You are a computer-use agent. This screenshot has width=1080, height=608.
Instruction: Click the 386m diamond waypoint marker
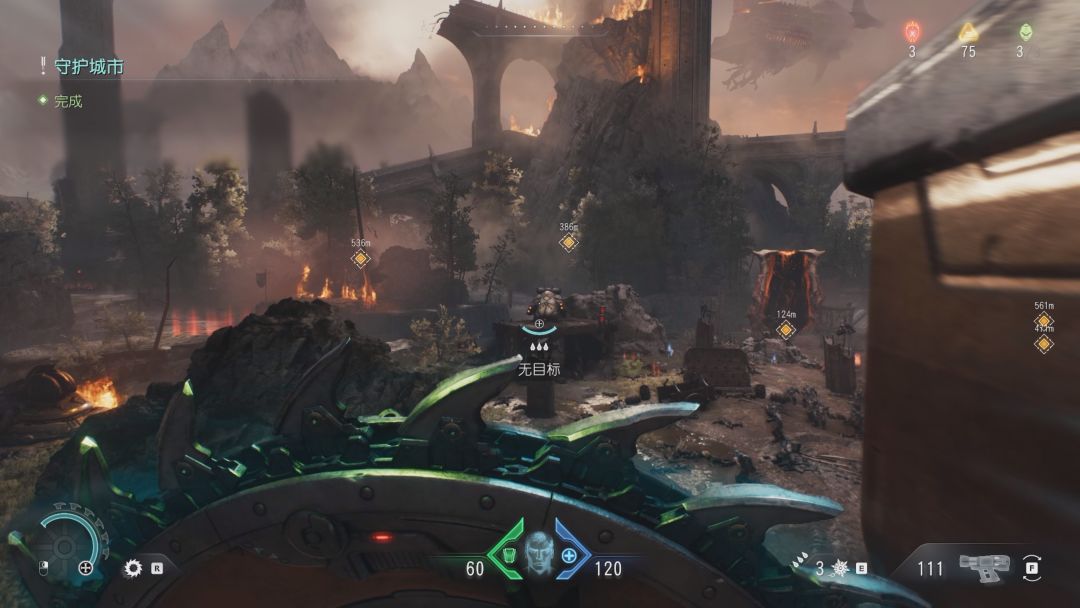569,242
